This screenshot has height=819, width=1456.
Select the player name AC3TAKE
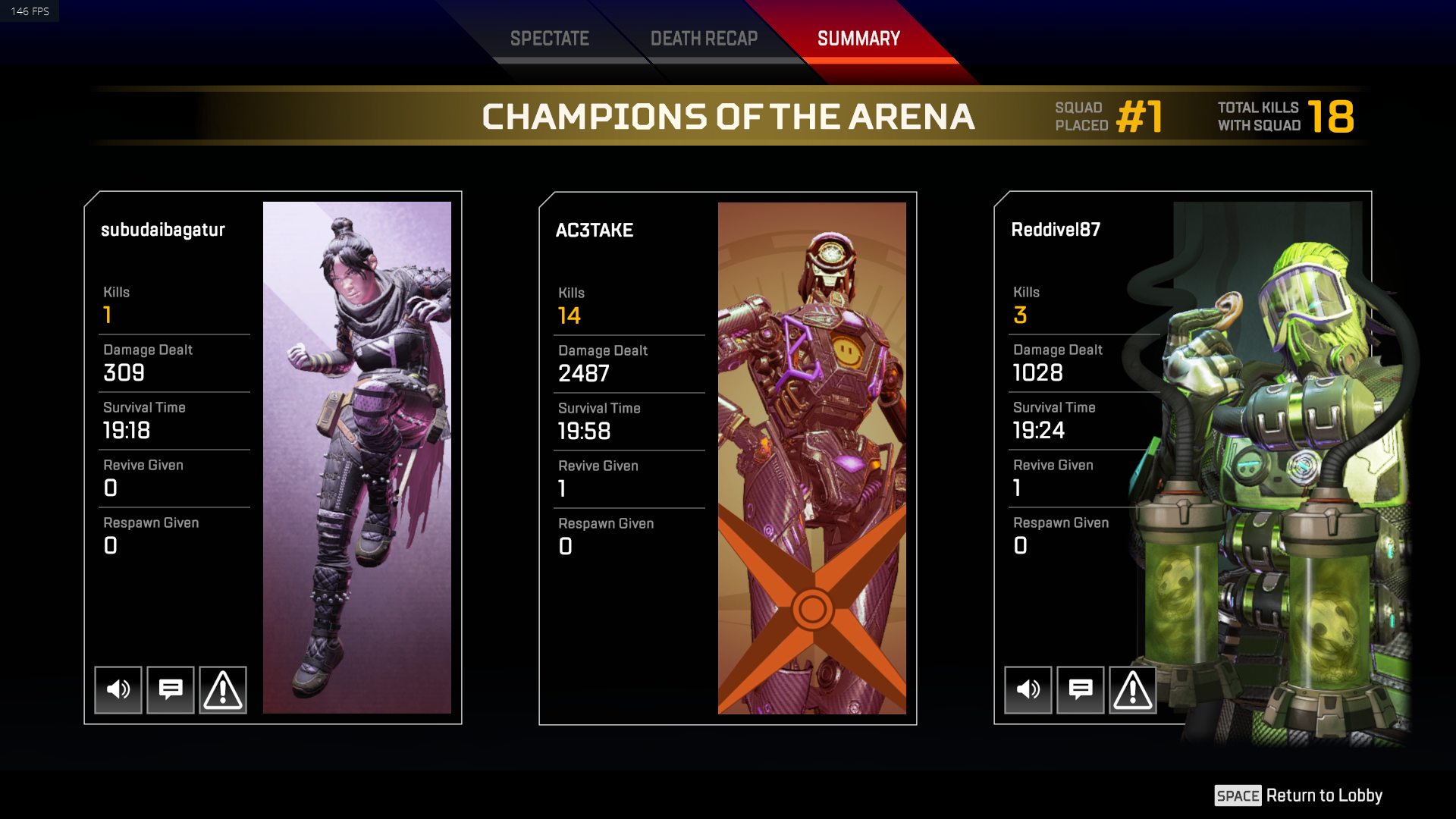click(595, 231)
